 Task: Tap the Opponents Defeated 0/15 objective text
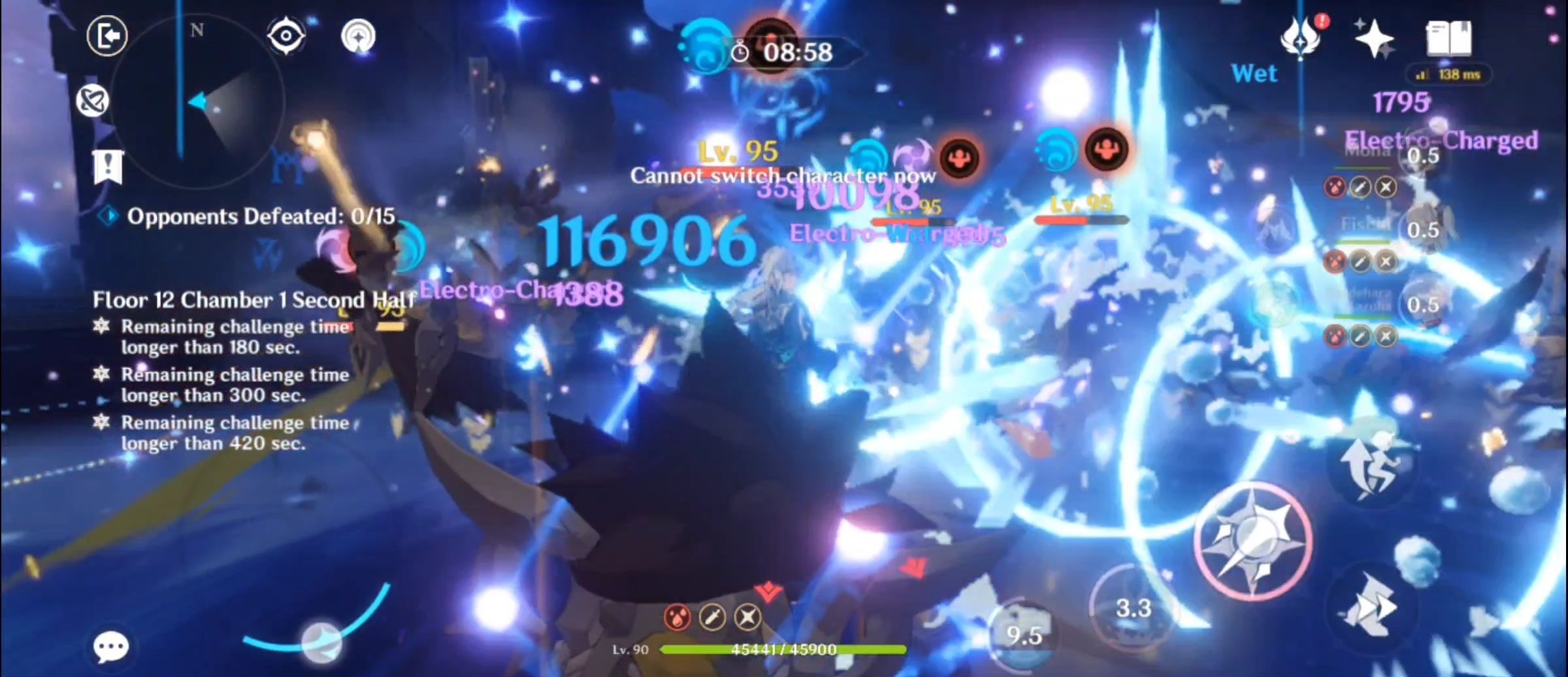coord(261,217)
